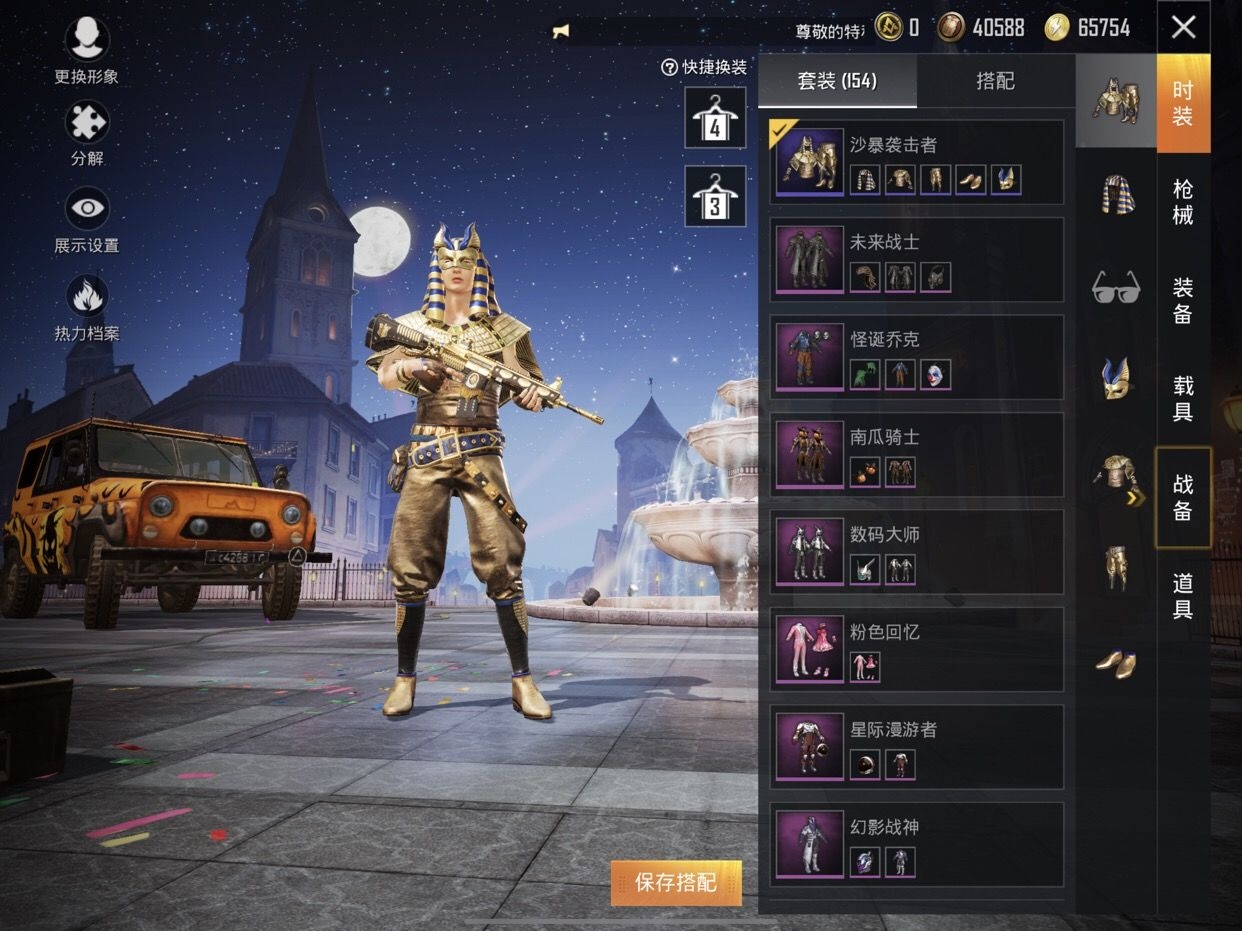Select the 怪诞乔克 outfit set
This screenshot has width=1242, height=931.
pyautogui.click(x=916, y=357)
